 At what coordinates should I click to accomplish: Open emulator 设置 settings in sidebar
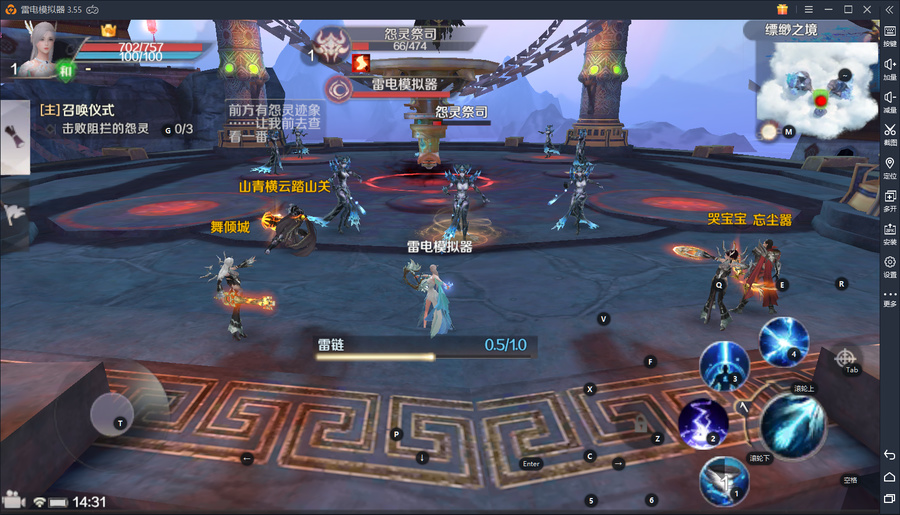click(x=889, y=267)
